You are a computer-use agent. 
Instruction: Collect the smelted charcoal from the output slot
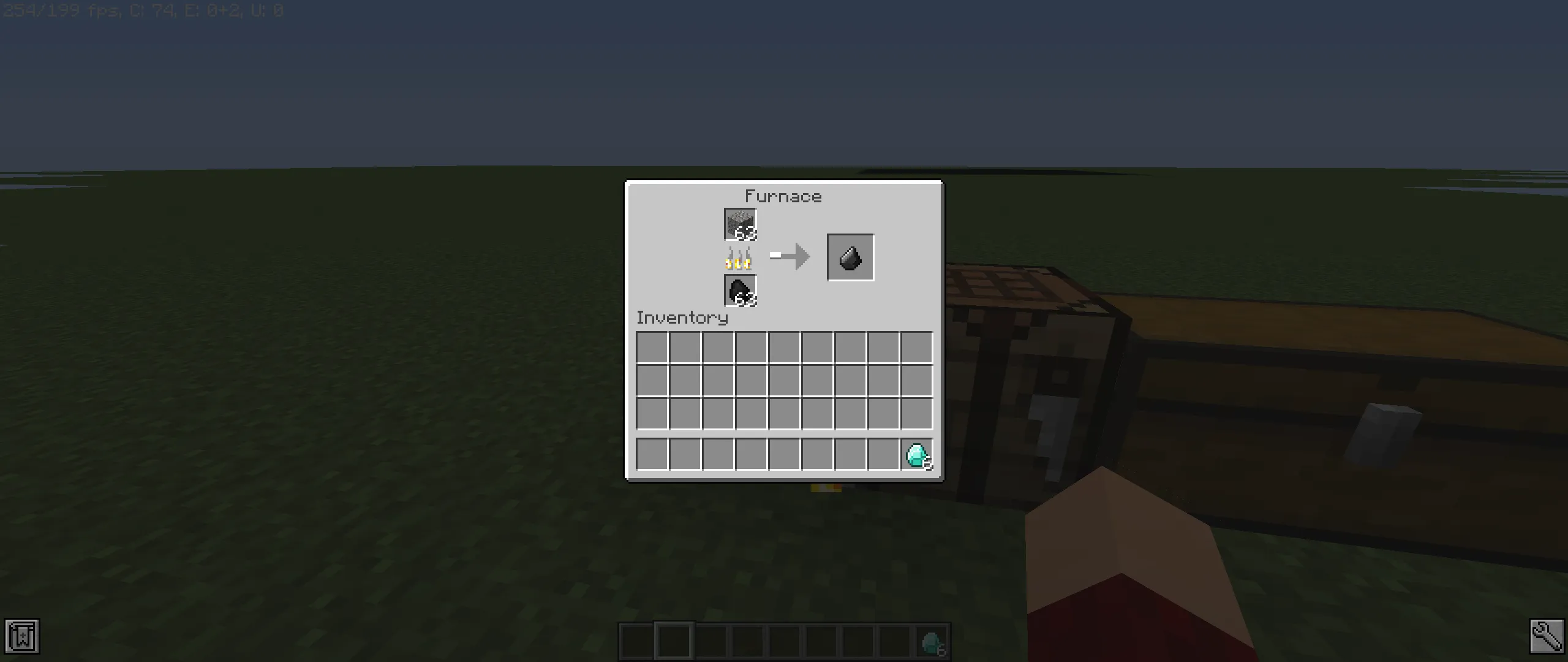[x=850, y=257]
